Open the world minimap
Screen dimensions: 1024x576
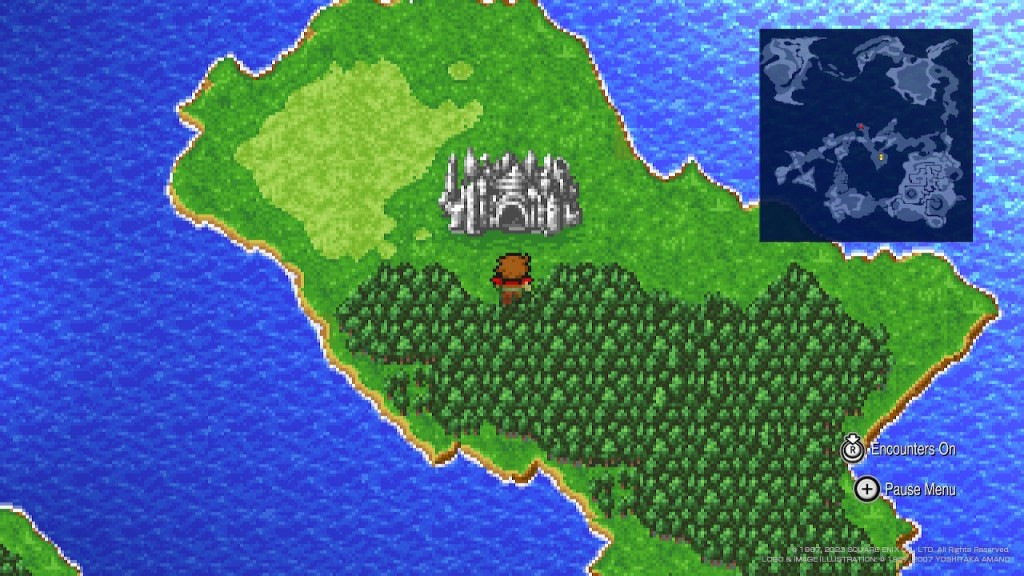pyautogui.click(x=865, y=135)
